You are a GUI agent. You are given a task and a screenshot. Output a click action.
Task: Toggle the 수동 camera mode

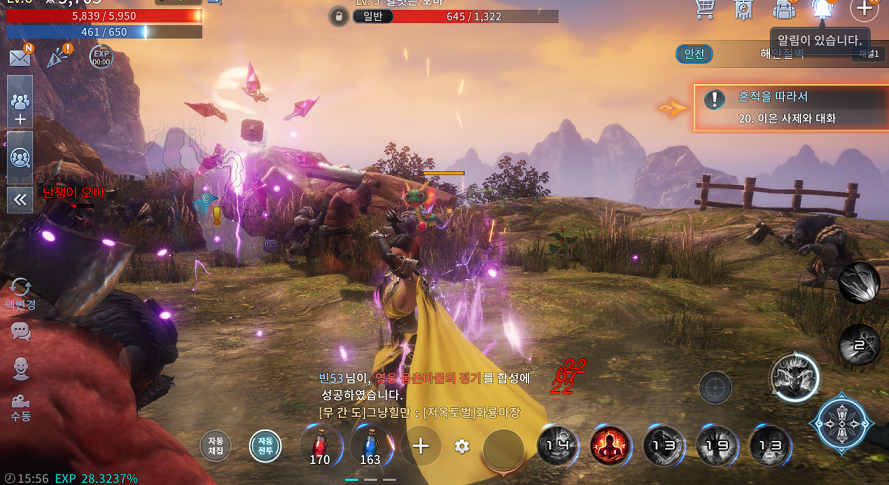tap(20, 405)
